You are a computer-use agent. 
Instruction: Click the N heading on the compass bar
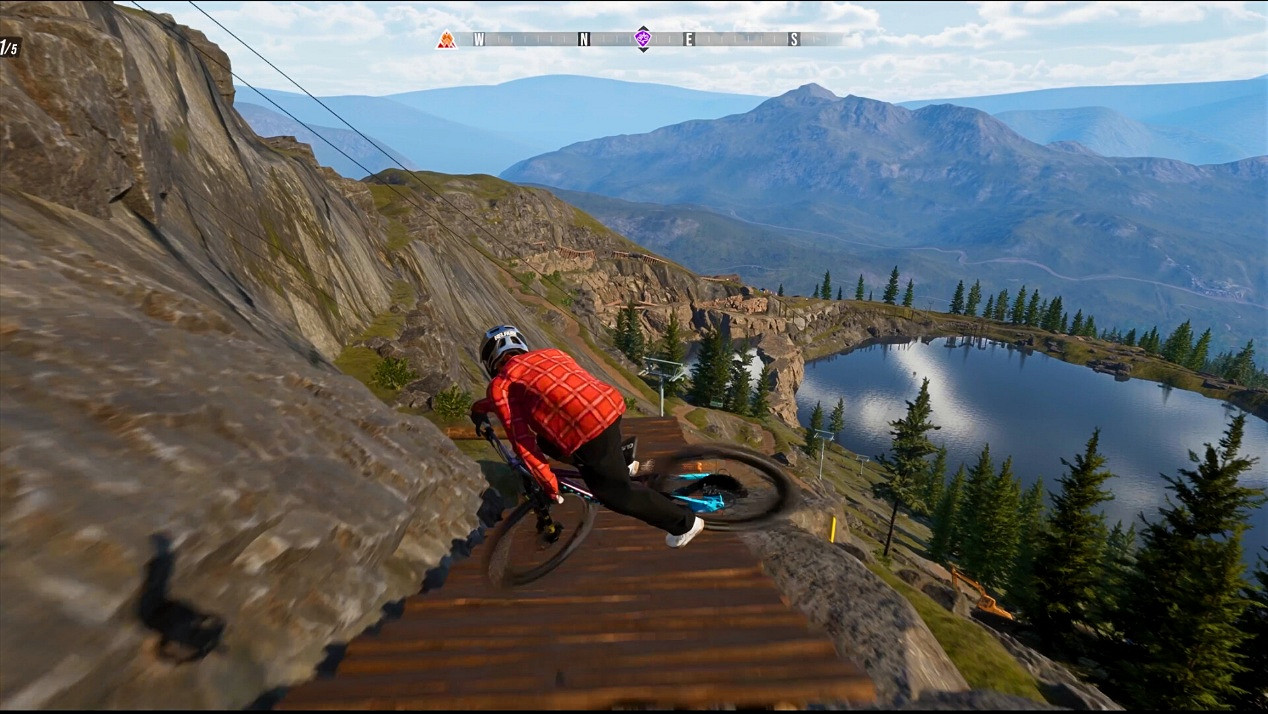coord(584,40)
